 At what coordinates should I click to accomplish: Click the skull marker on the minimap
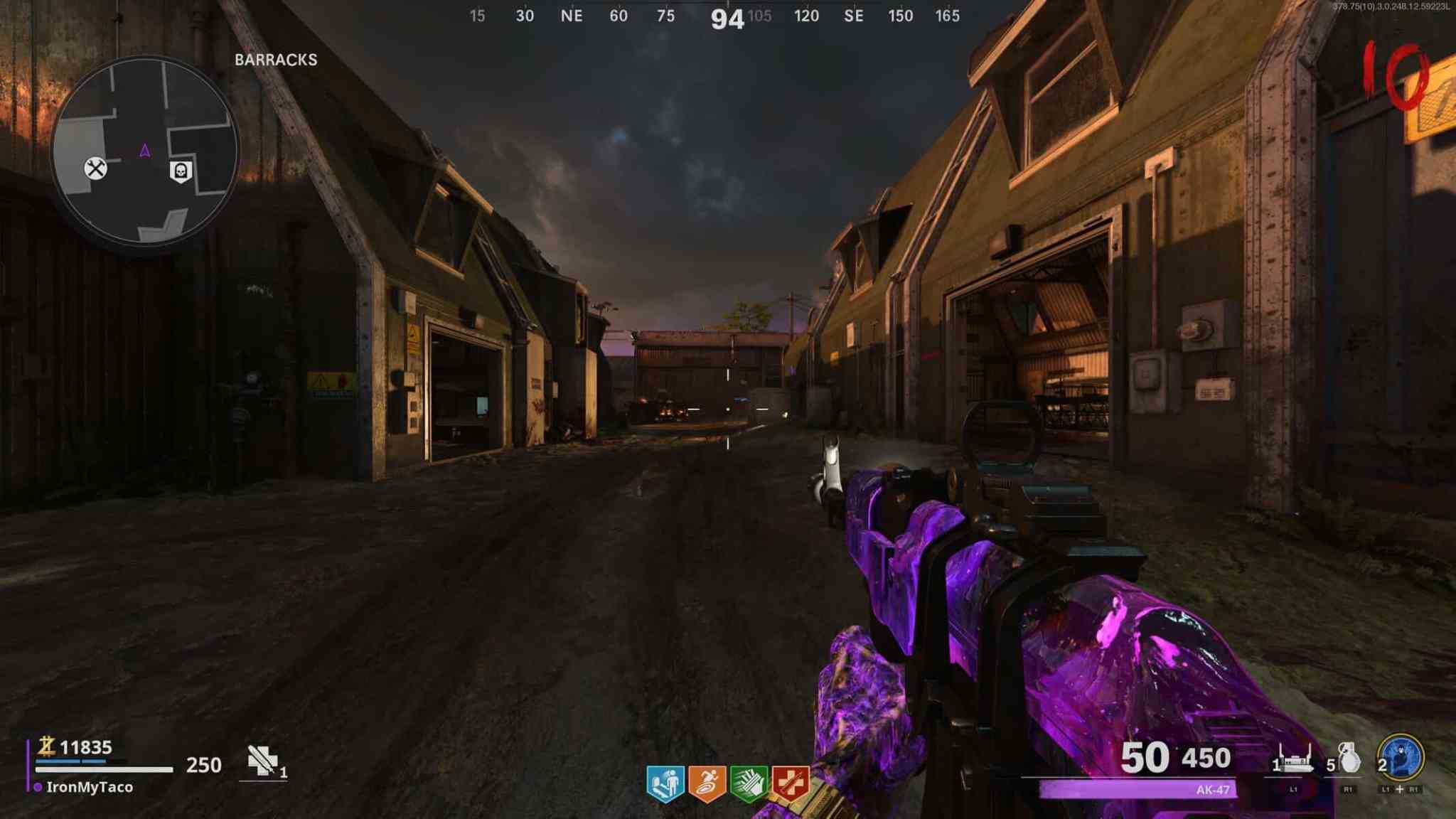pyautogui.click(x=181, y=171)
